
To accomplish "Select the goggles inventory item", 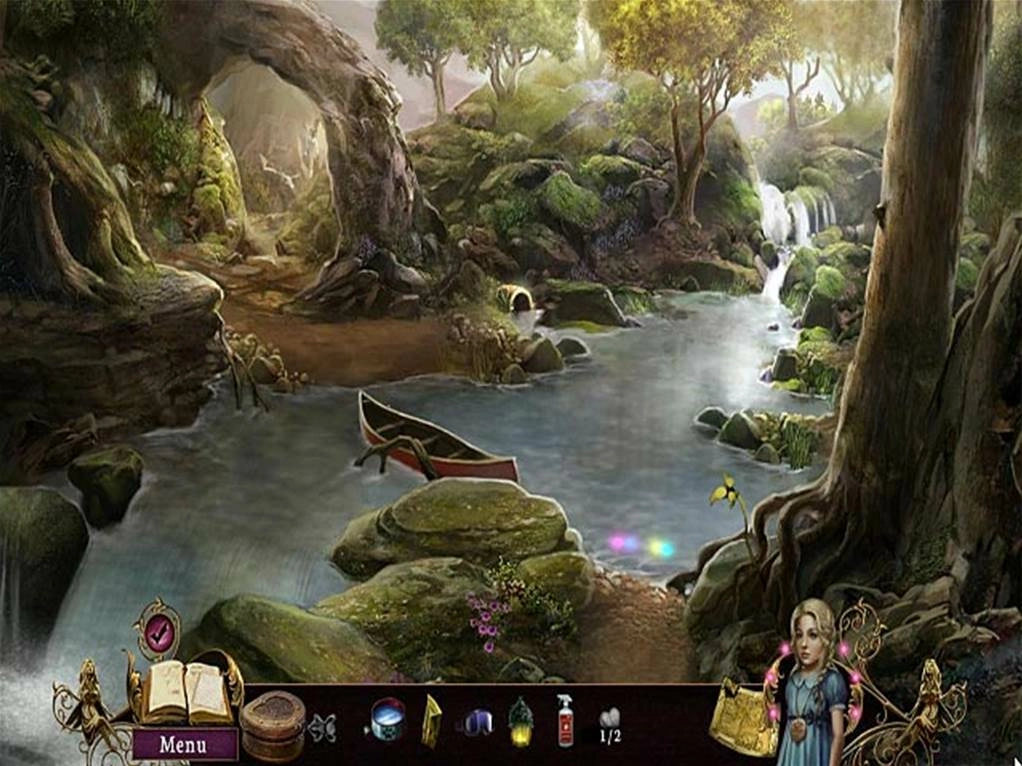I will tap(477, 721).
